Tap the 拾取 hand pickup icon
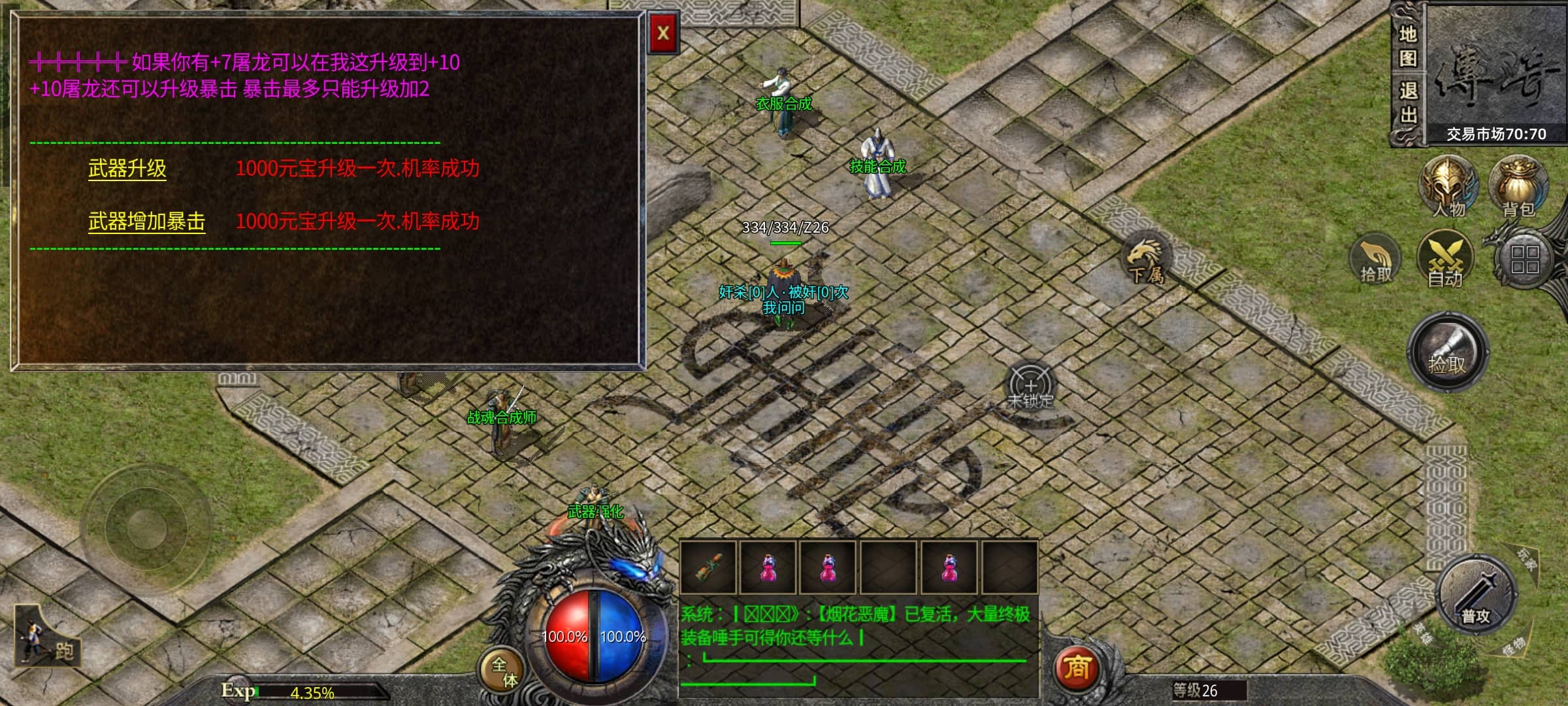Viewport: 1568px width, 706px height. (x=1375, y=260)
